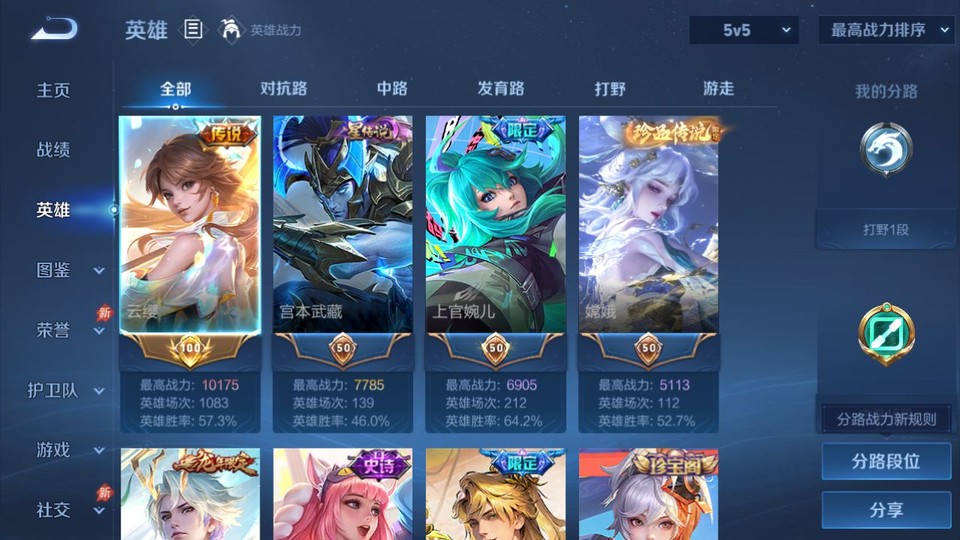Open the 战绩 sidebar entry
This screenshot has height=540, width=960.
click(54, 150)
